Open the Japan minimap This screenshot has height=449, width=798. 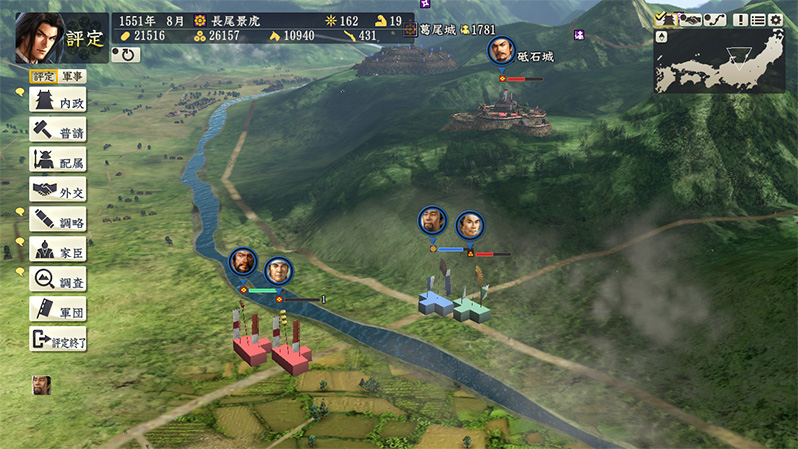click(719, 60)
